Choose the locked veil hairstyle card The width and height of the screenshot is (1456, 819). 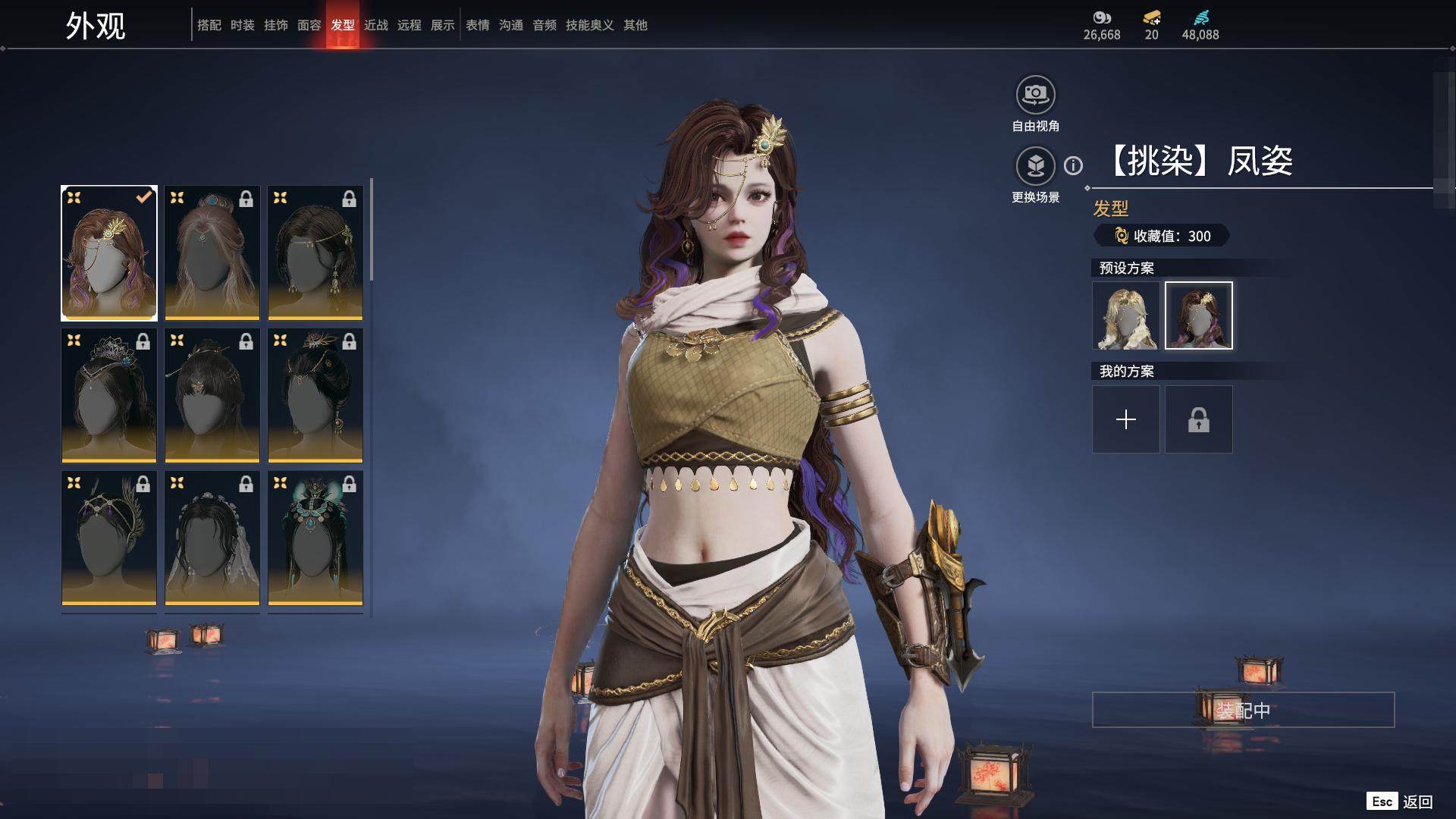coord(212,538)
